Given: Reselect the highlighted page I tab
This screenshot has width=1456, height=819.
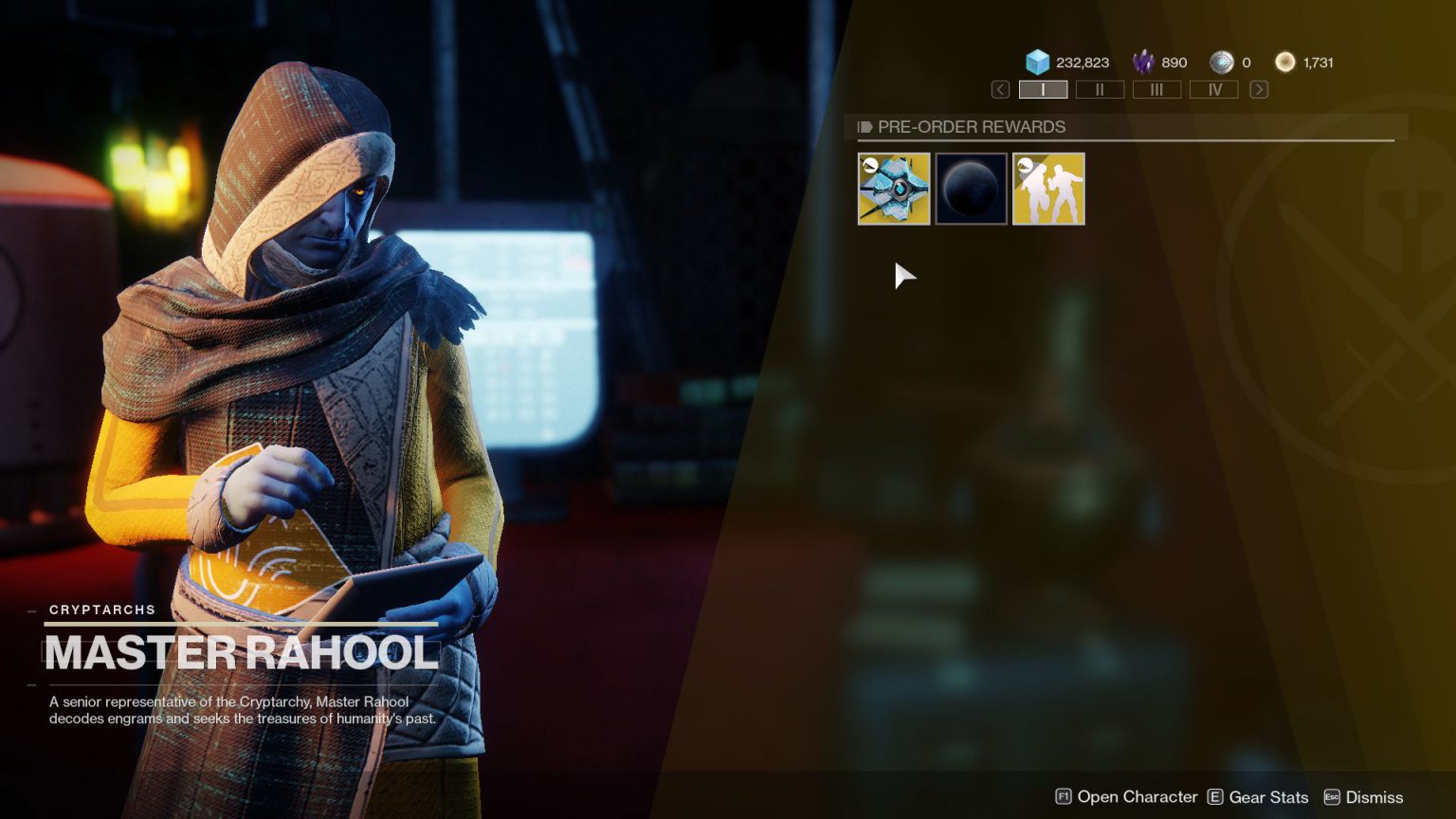Looking at the screenshot, I should pos(1043,89).
